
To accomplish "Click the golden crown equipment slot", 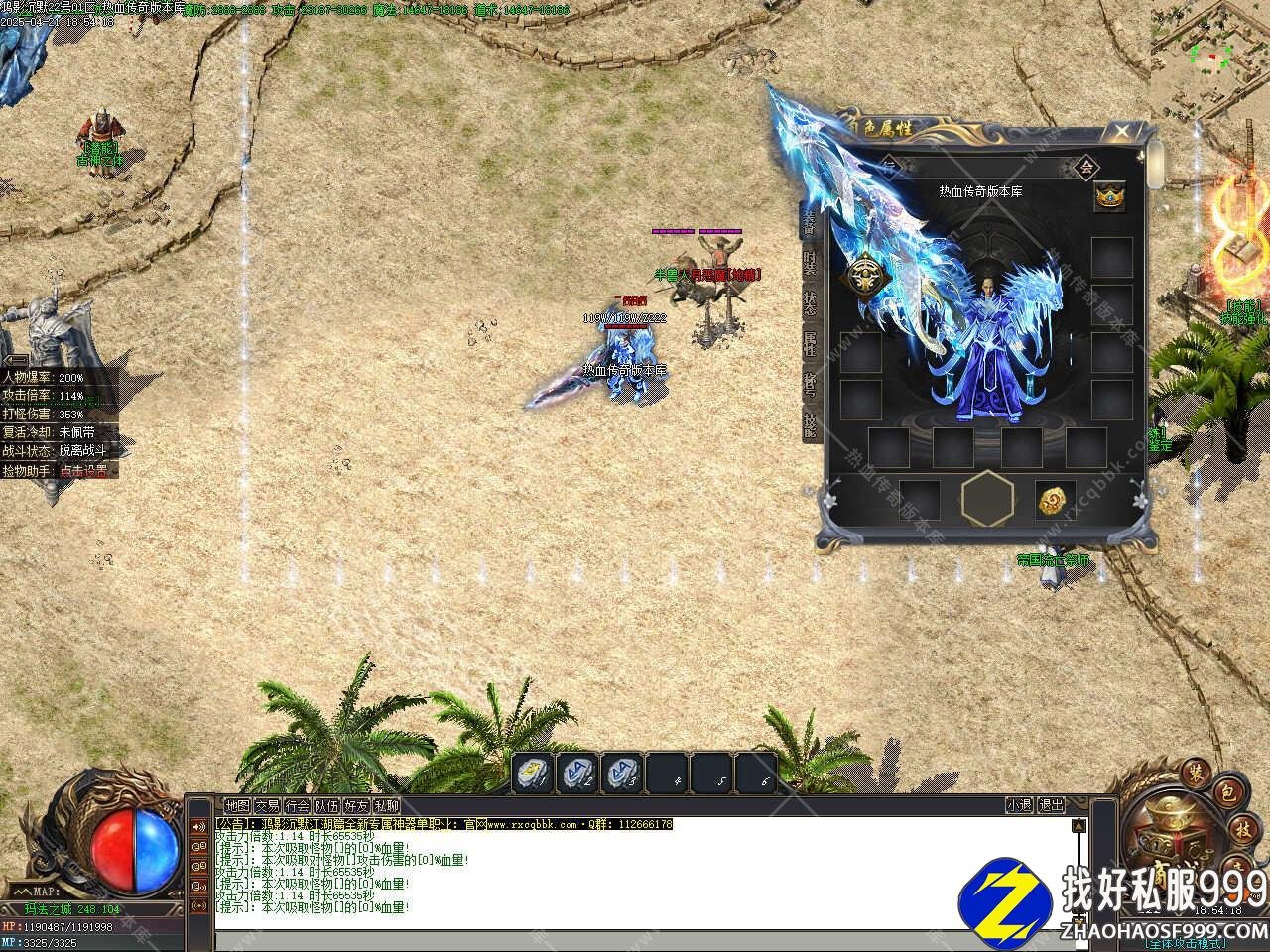I will [1109, 194].
